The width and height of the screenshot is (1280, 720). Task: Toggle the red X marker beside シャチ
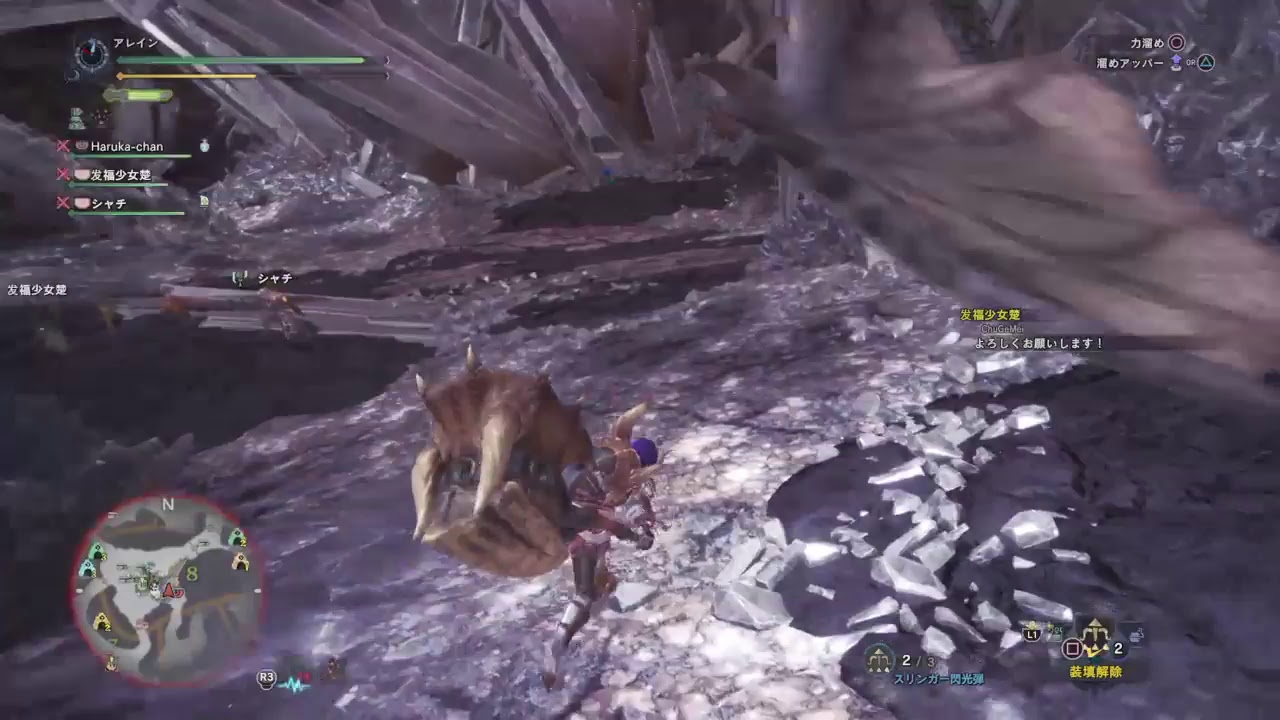62,203
